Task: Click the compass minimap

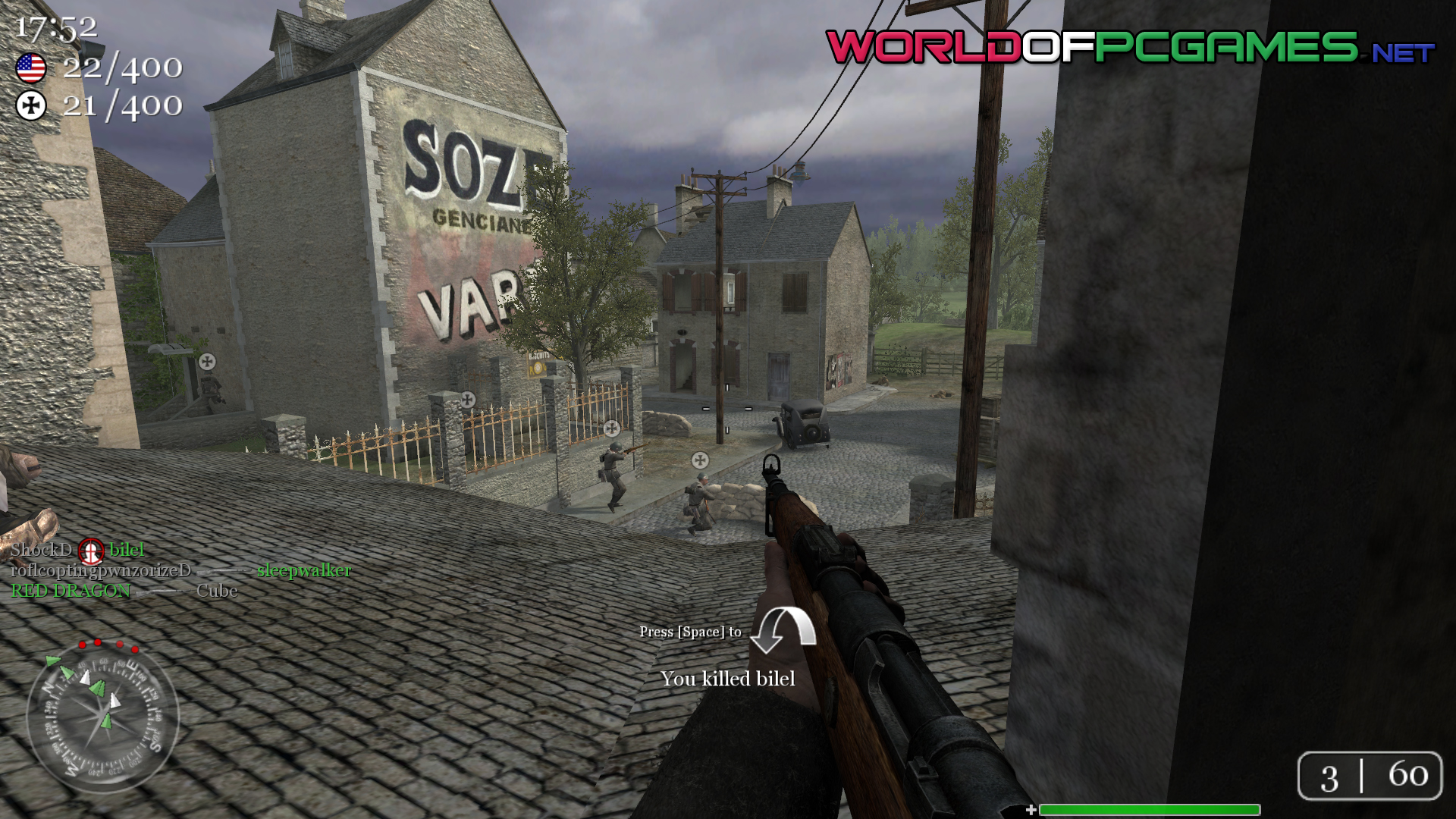Action: point(102,717)
